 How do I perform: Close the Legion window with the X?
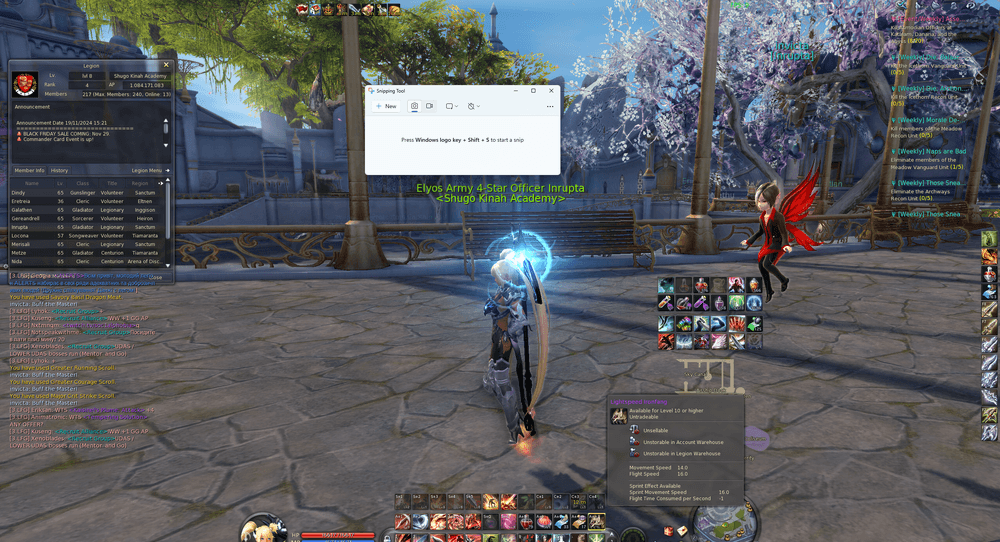tap(166, 65)
